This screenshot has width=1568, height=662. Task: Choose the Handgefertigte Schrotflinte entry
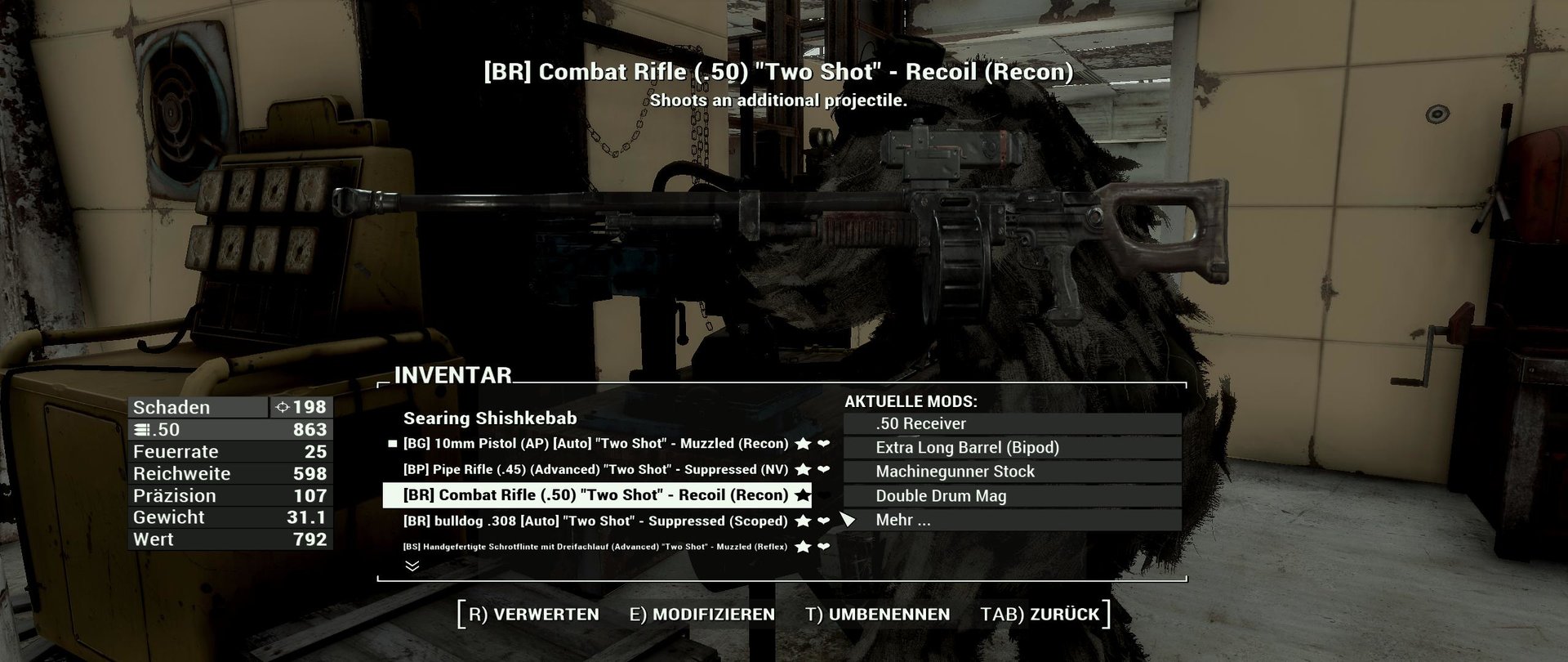coord(595,547)
